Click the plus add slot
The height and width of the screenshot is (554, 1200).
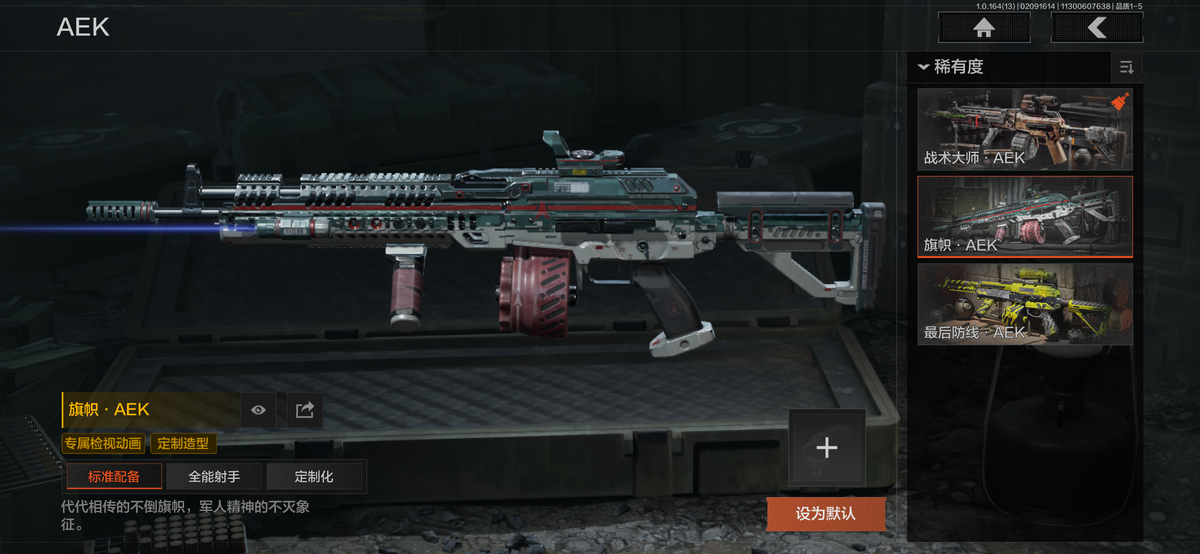coord(826,448)
